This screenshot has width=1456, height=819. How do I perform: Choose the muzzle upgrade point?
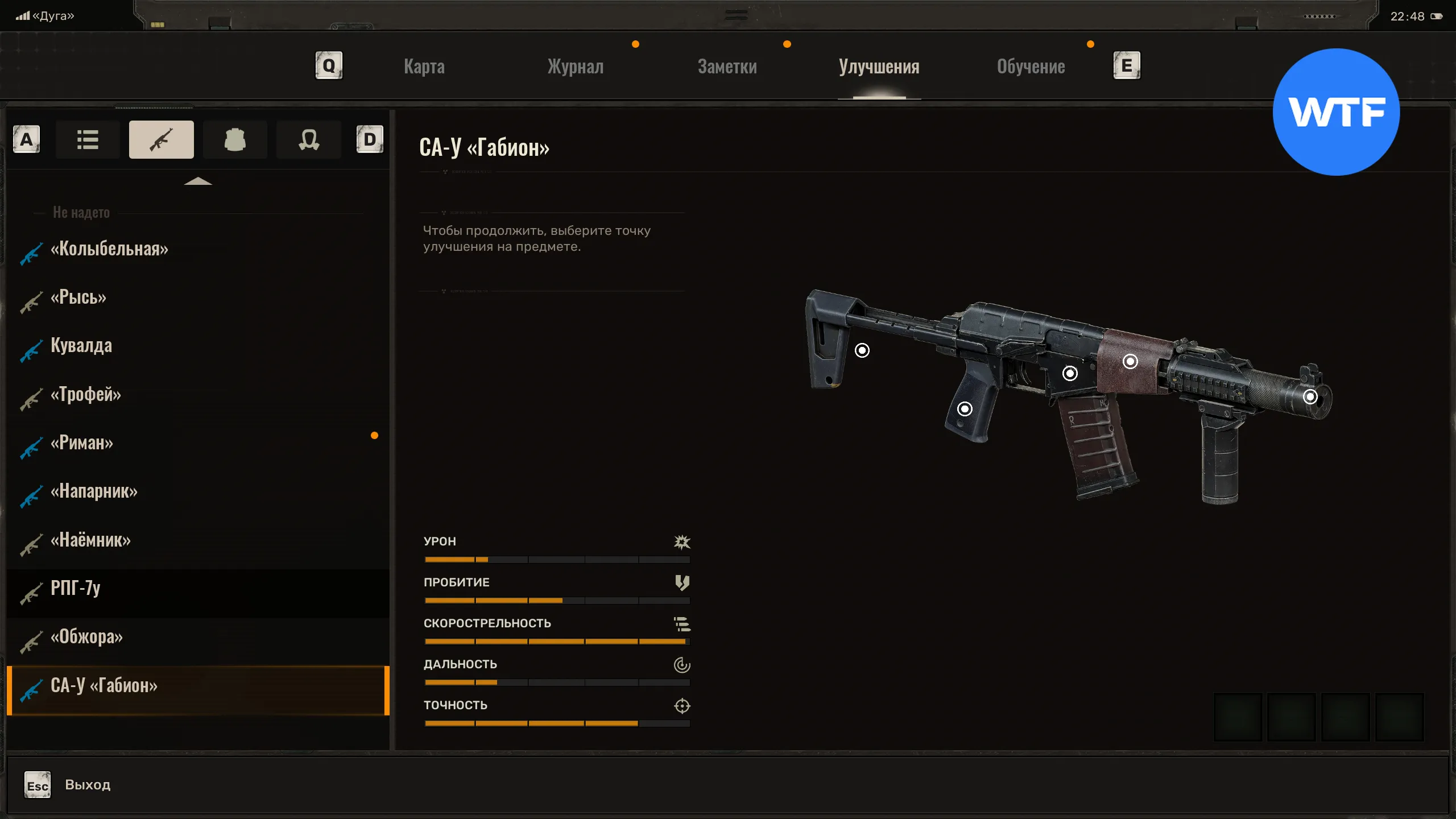click(1310, 396)
